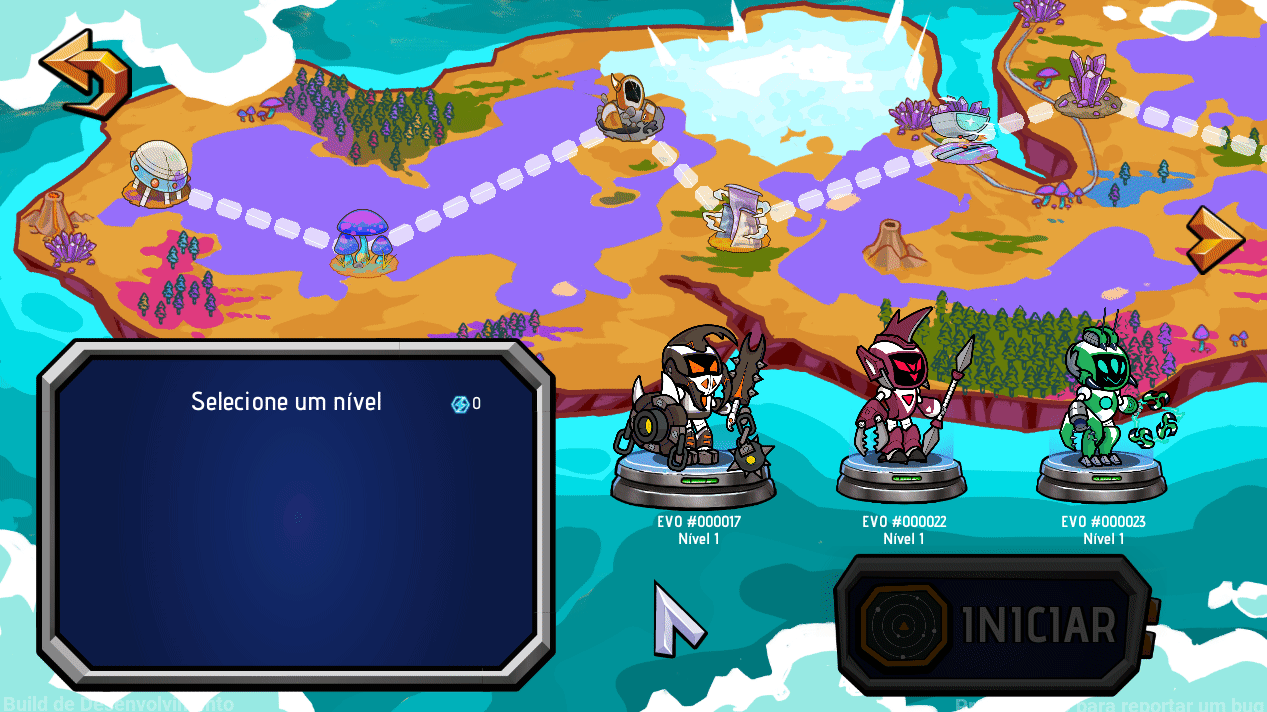Screen dimensions: 1267x712
Task: Select the floating saucer level node
Action: (x=962, y=135)
